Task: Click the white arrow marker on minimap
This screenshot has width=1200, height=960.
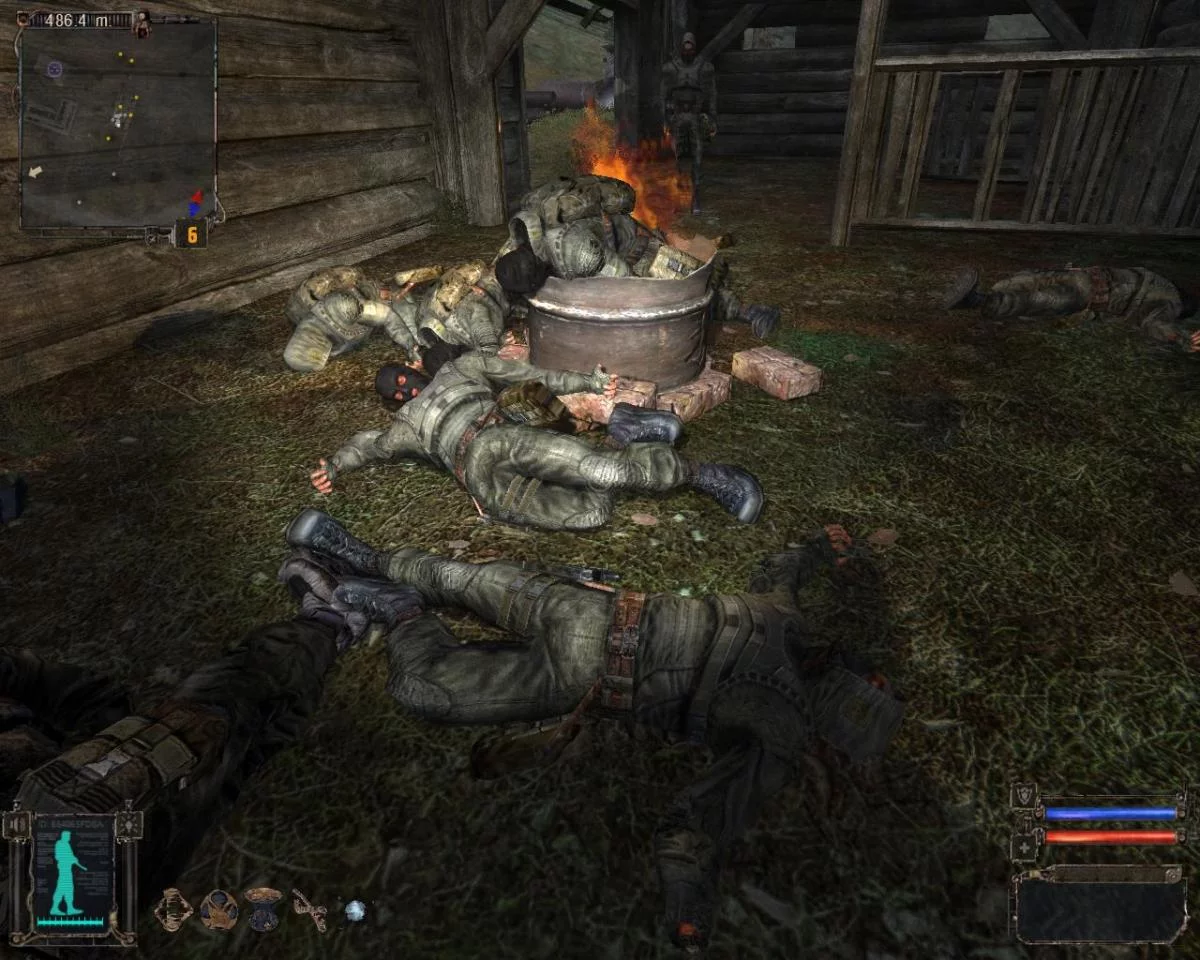Action: 36,172
